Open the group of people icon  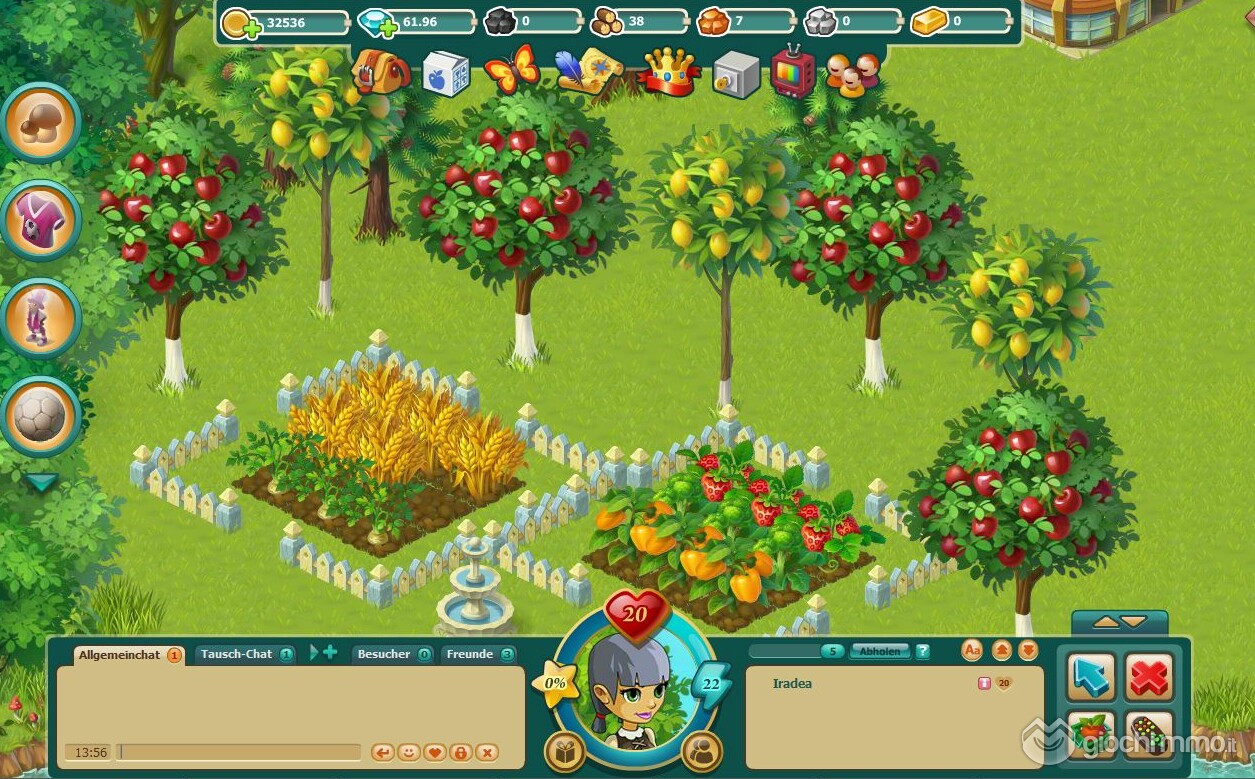coord(853,74)
